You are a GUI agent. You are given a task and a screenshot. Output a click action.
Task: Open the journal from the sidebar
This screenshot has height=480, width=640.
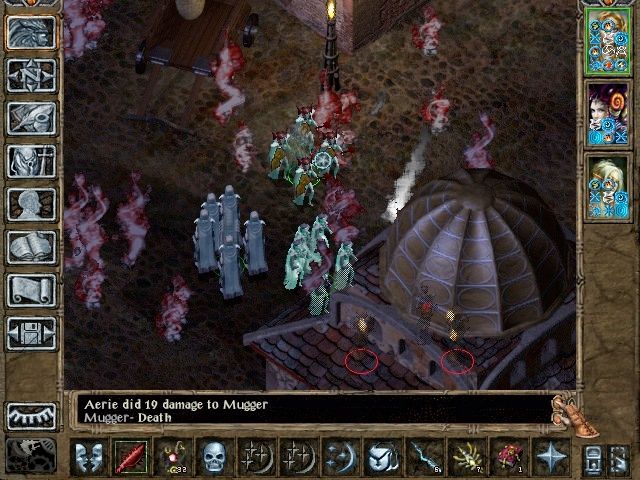click(32, 118)
